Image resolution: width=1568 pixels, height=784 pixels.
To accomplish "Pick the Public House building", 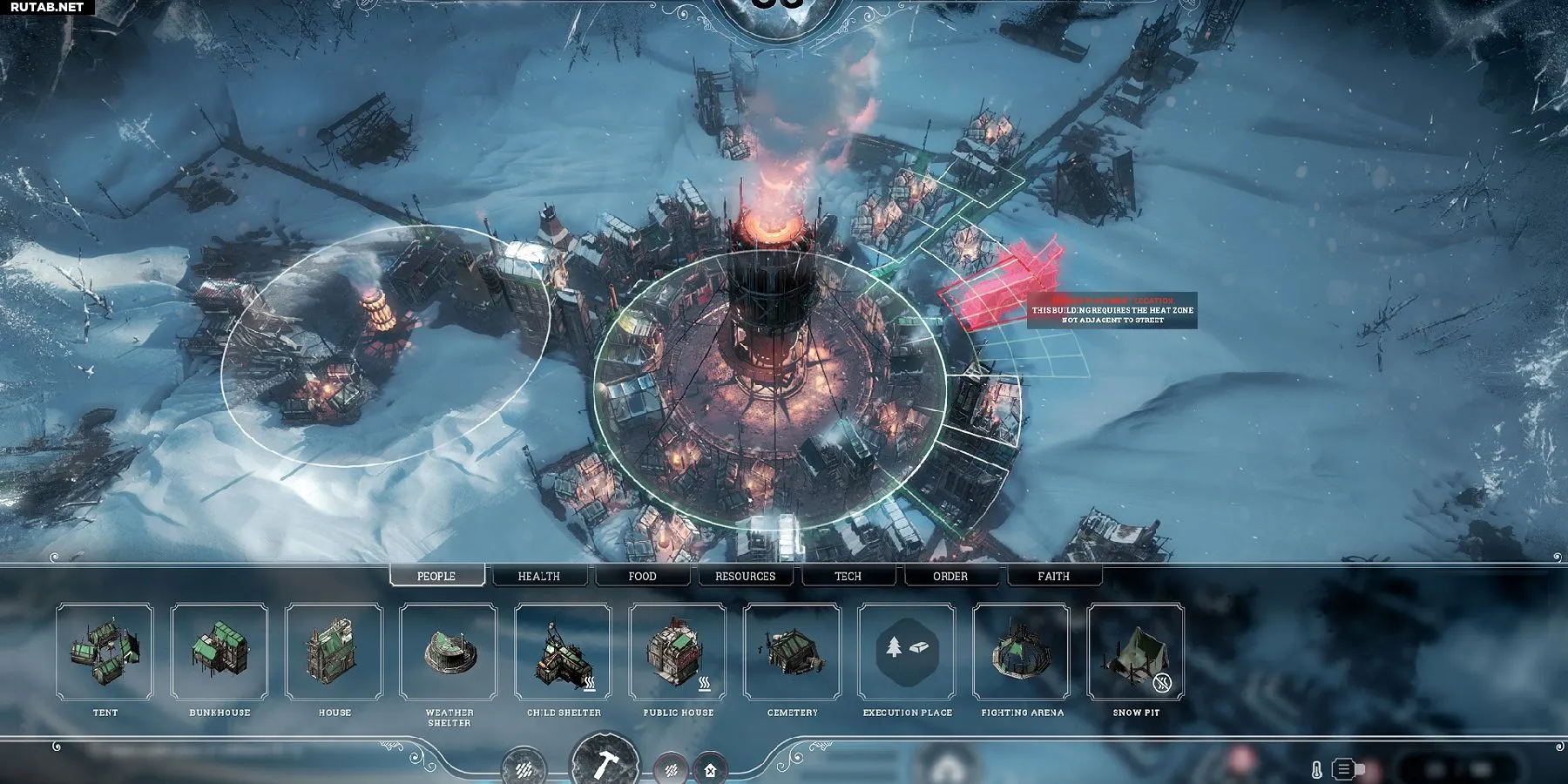I will pos(678,652).
